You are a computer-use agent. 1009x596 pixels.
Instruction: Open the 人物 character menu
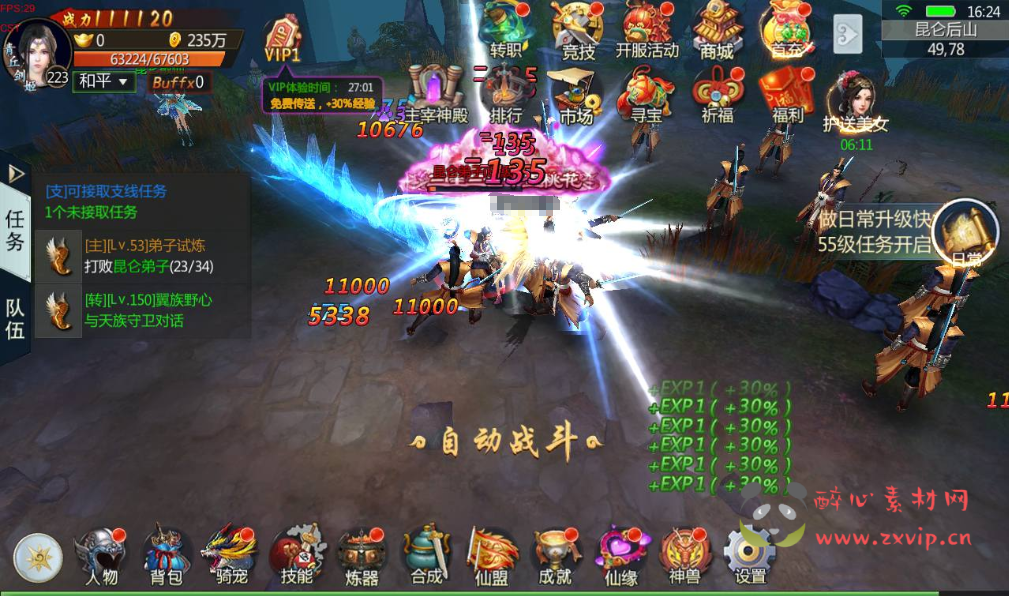pos(100,555)
